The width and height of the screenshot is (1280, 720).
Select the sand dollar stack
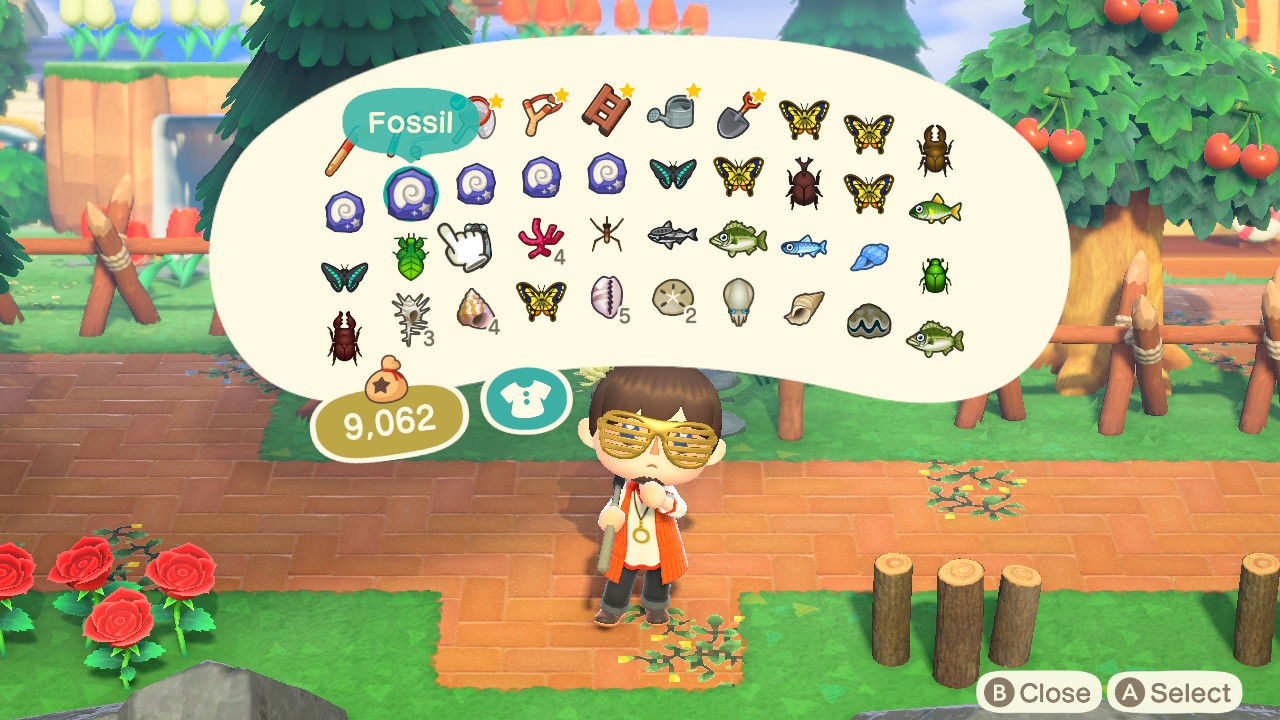coord(672,299)
